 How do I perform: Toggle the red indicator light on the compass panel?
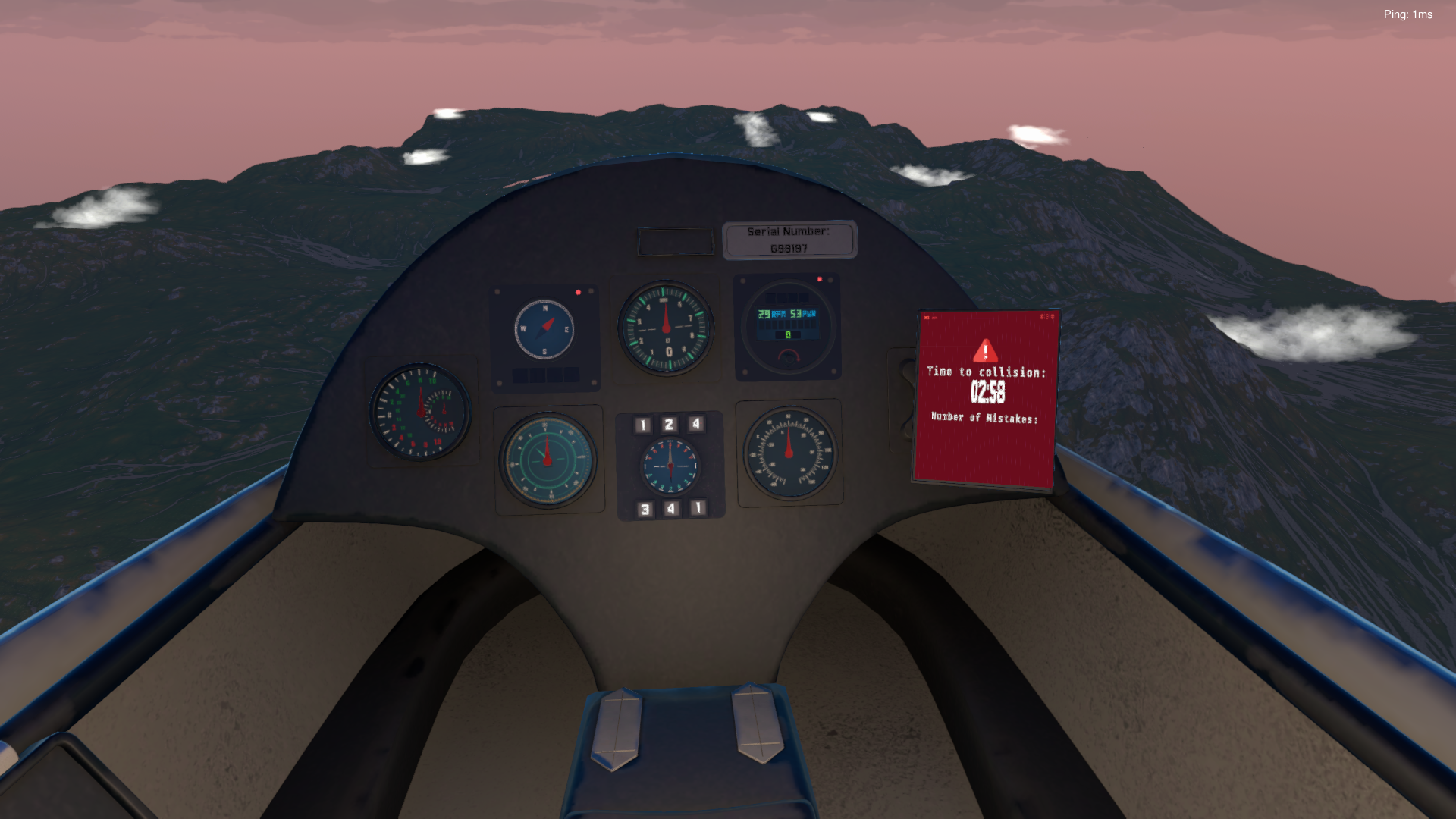(579, 291)
